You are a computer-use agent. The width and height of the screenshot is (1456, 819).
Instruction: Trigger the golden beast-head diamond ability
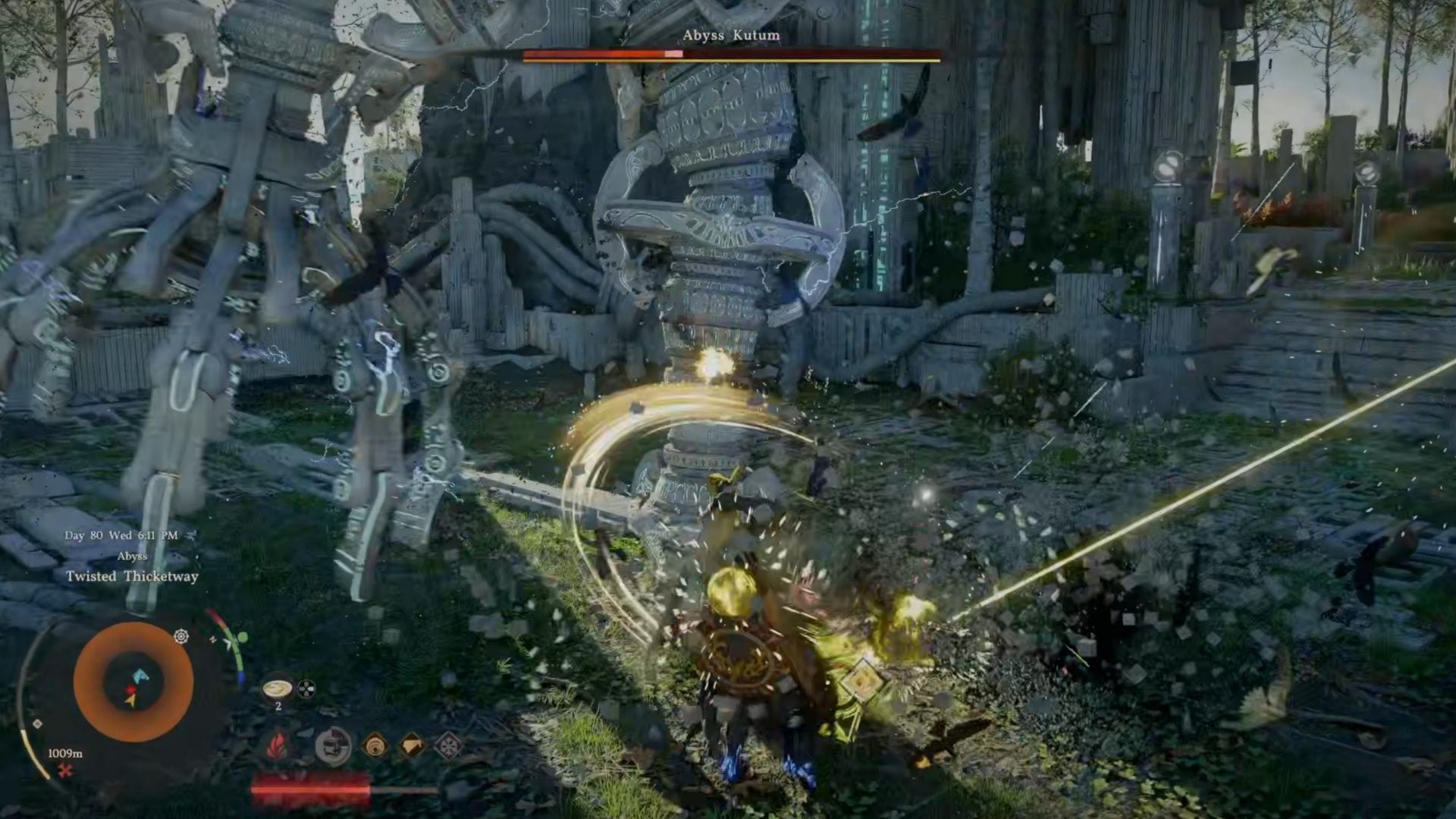point(412,745)
